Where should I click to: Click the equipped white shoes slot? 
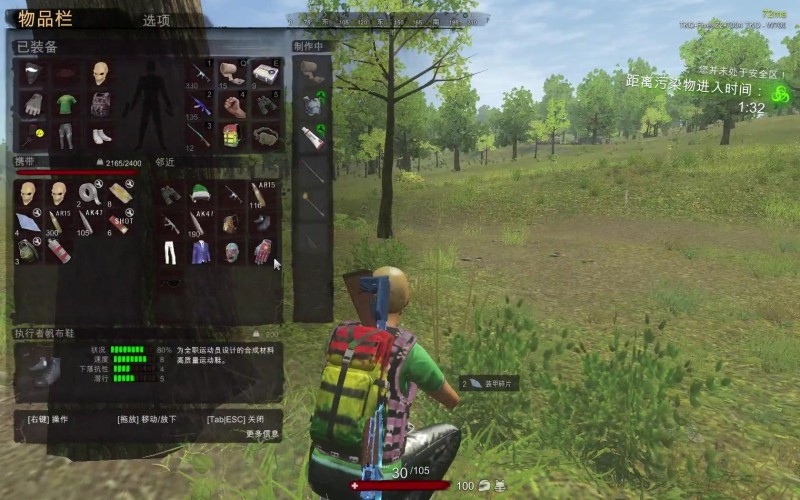[x=100, y=134]
